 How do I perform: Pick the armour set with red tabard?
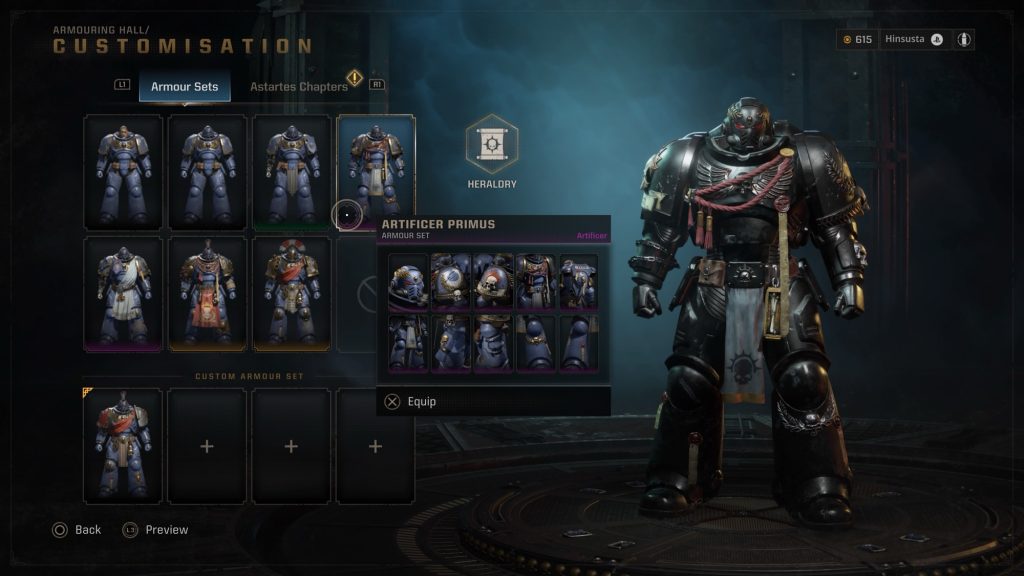[207, 293]
